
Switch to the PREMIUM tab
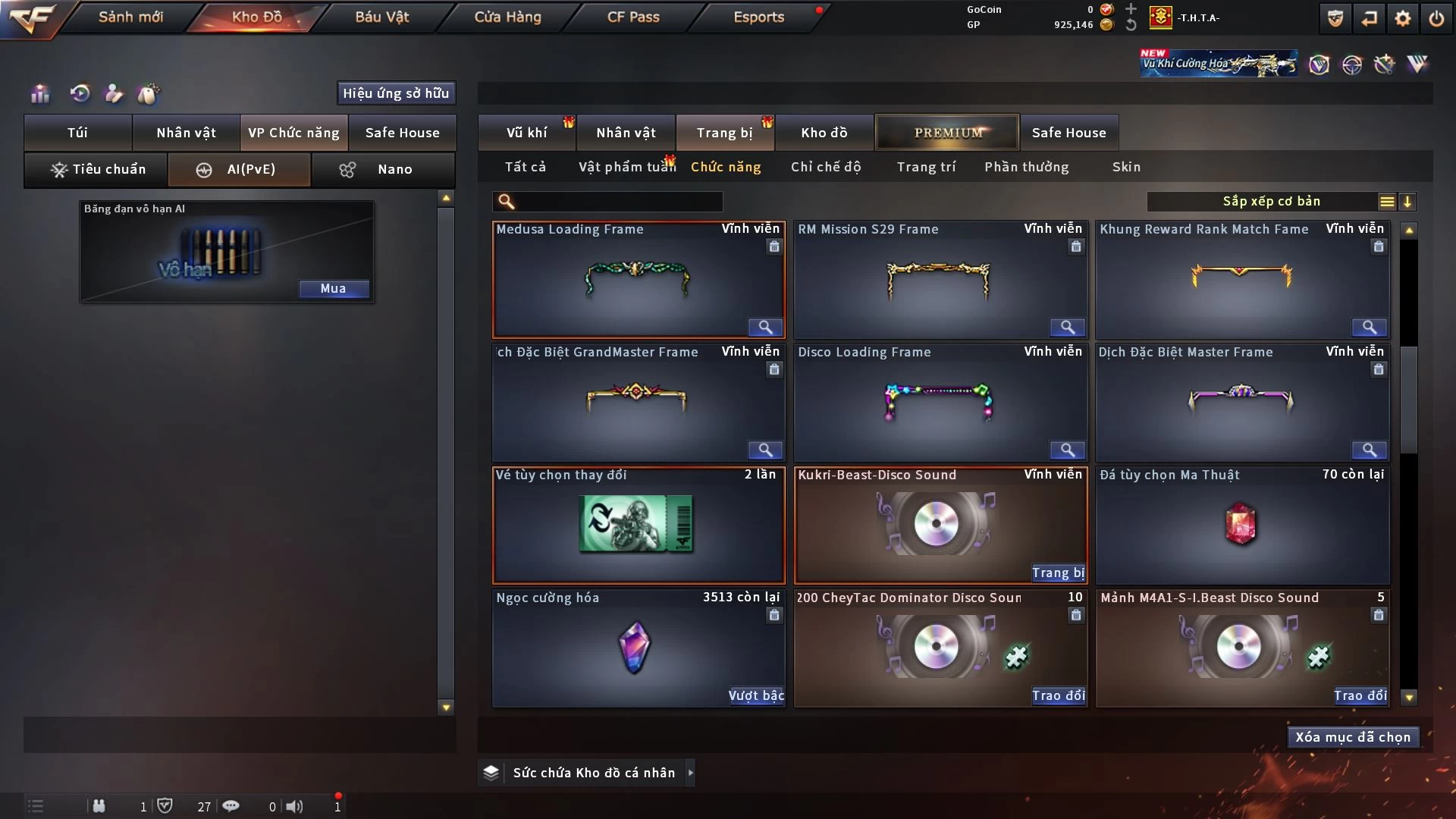pos(947,133)
